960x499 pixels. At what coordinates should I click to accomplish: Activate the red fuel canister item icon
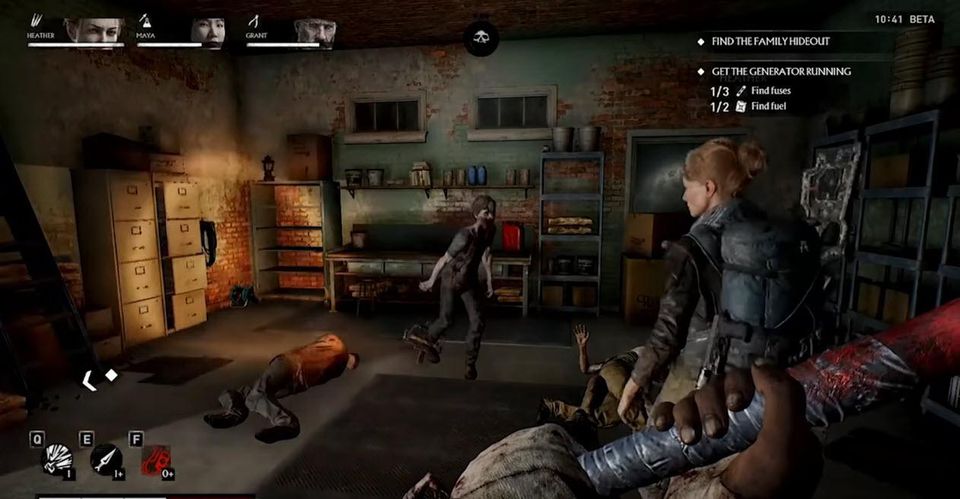pos(155,460)
